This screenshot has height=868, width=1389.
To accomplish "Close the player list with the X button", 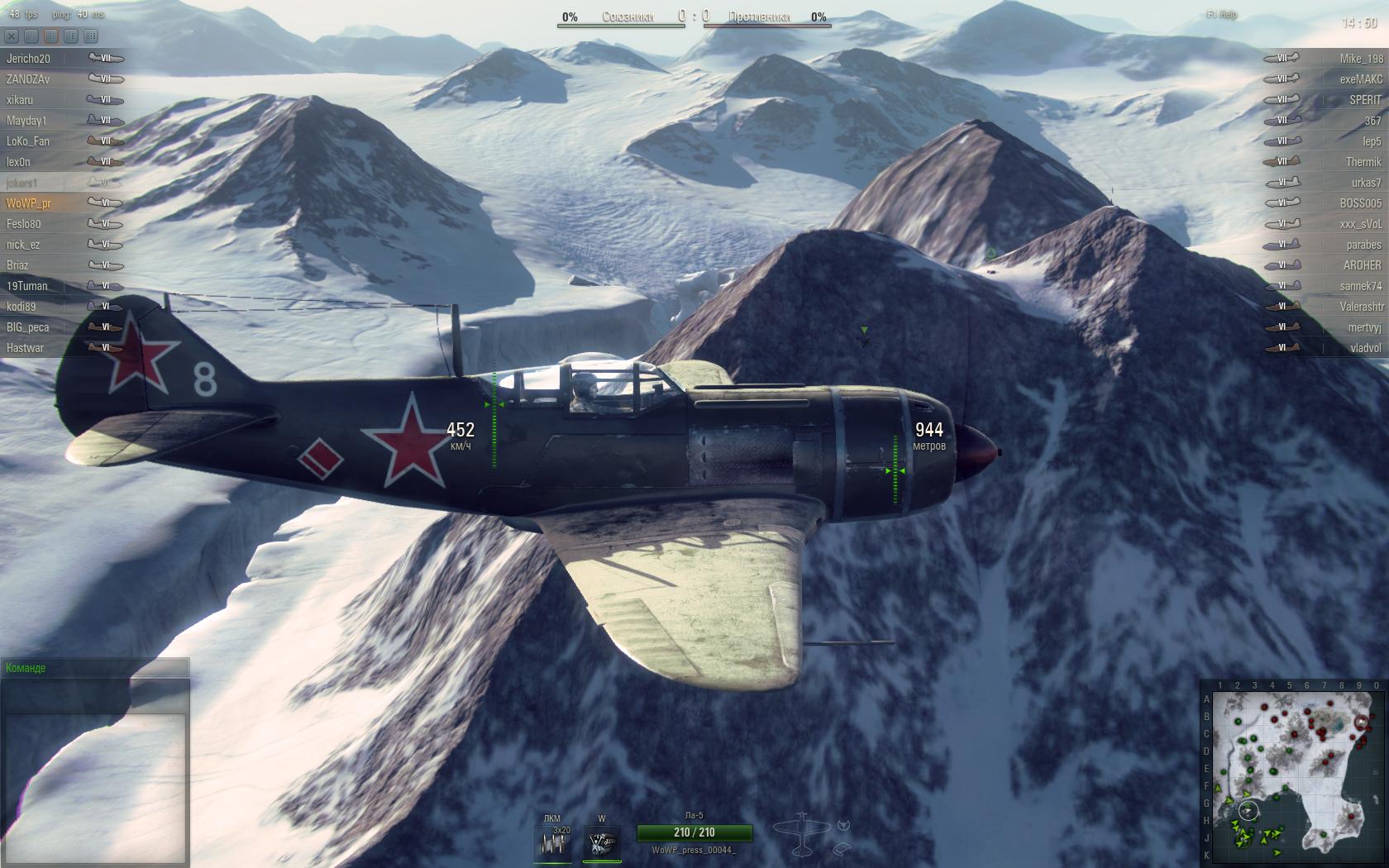I will point(12,36).
